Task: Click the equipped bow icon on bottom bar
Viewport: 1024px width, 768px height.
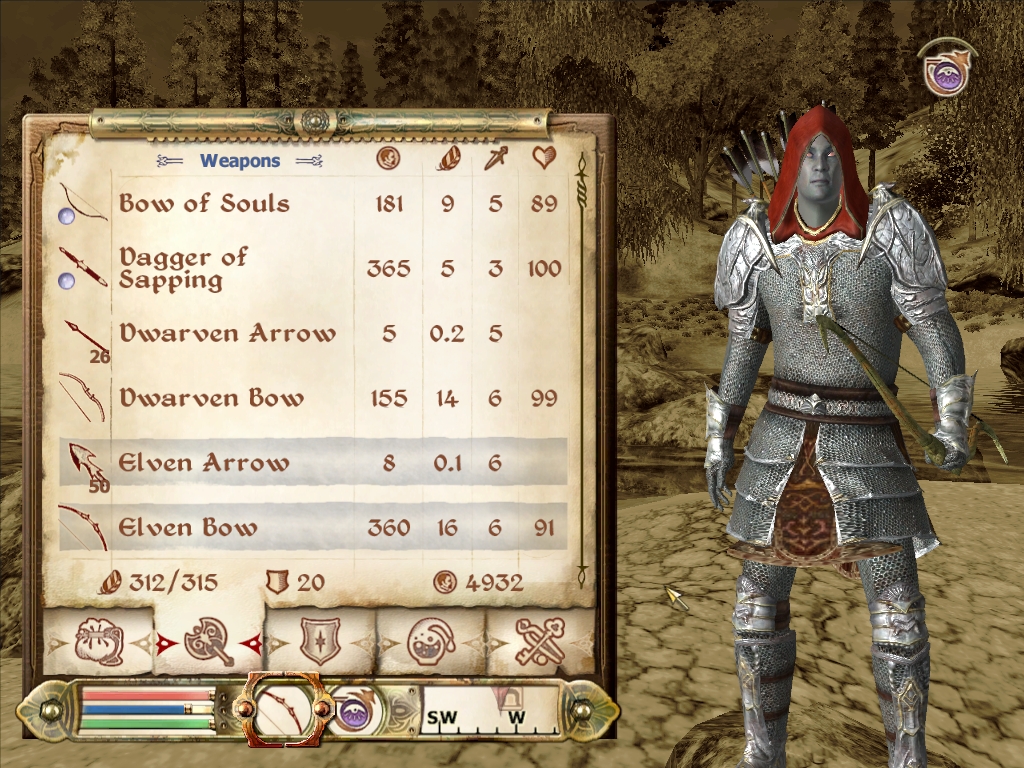Action: tap(283, 709)
